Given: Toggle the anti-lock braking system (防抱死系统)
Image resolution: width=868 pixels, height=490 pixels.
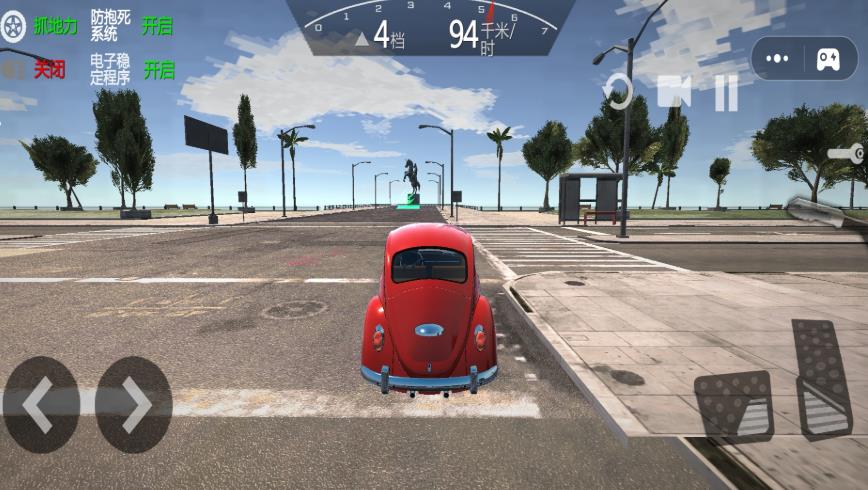Looking at the screenshot, I should pos(156,26).
